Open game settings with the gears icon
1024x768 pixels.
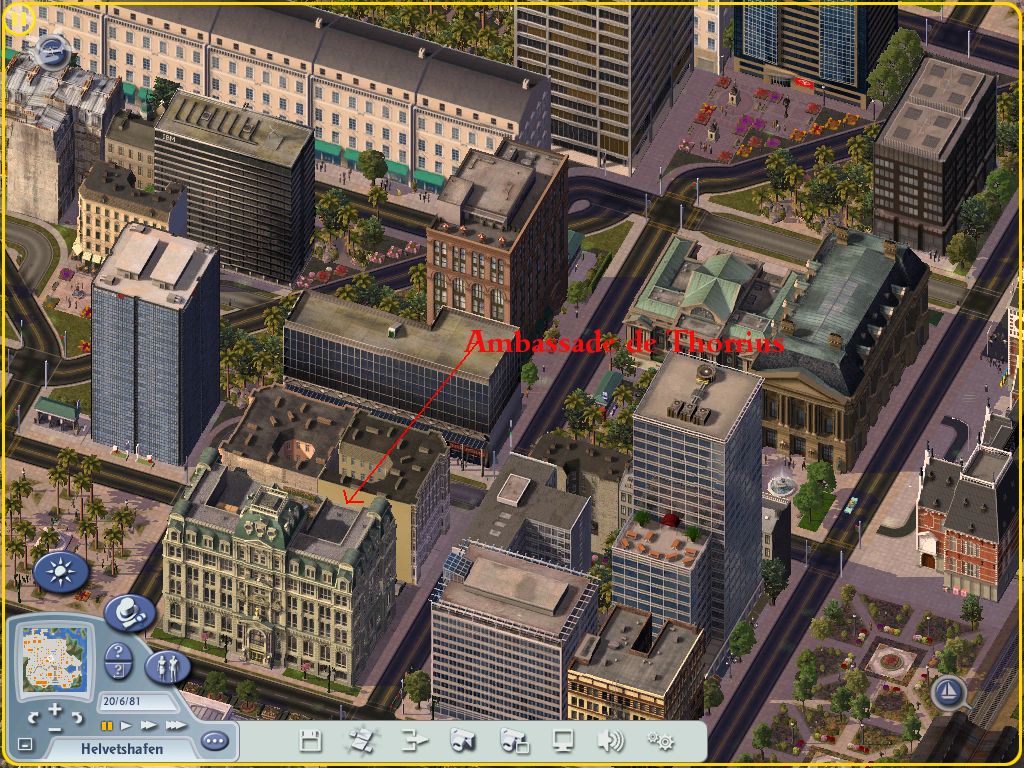click(x=660, y=741)
